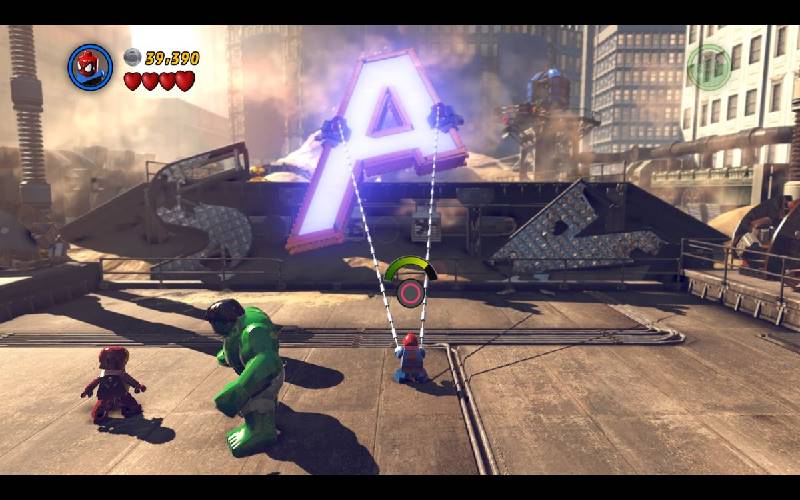Select the green player two join icon
Screen dimensions: 800x500
pos(709,67)
